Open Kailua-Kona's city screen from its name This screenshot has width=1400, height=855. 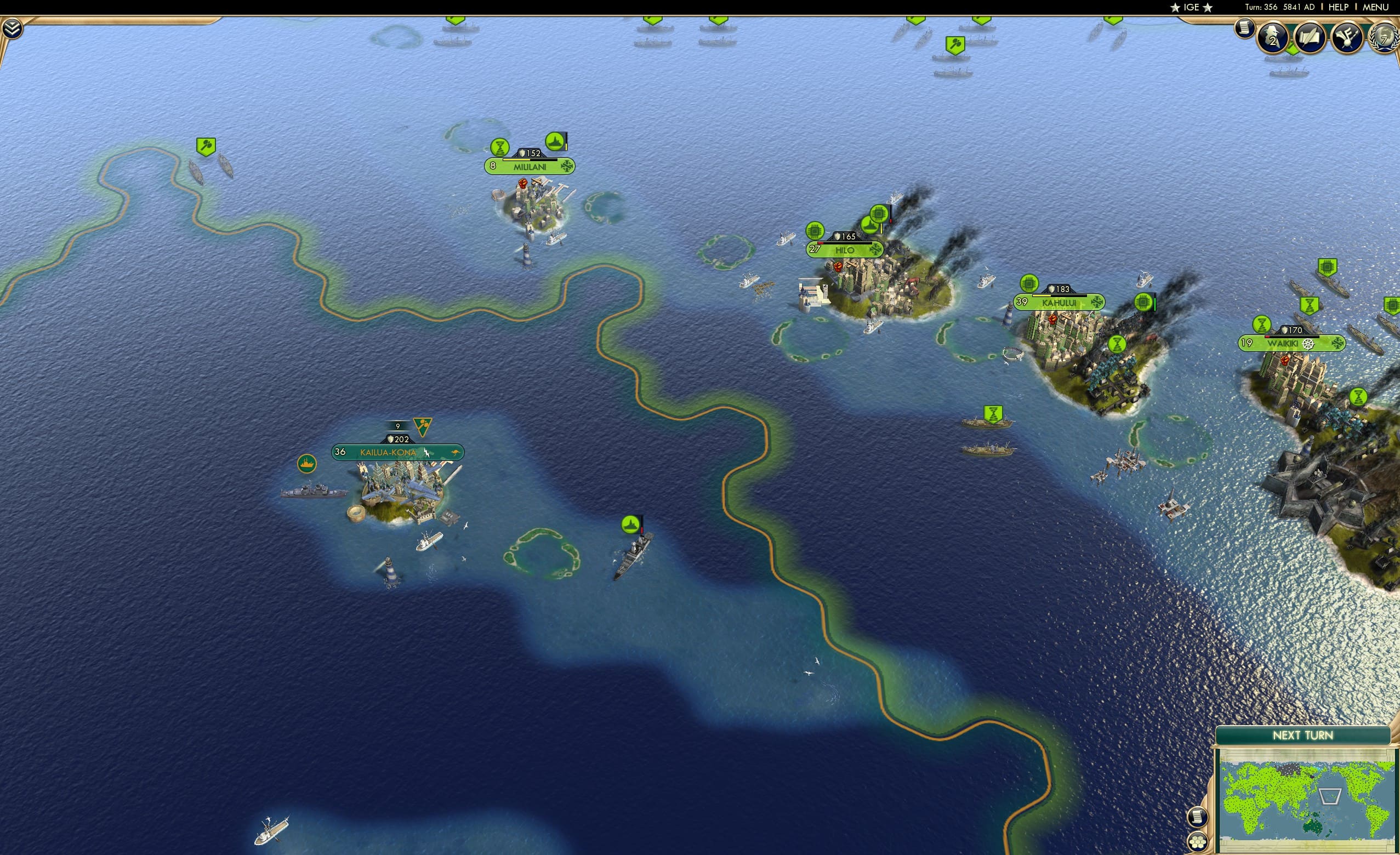click(x=388, y=453)
